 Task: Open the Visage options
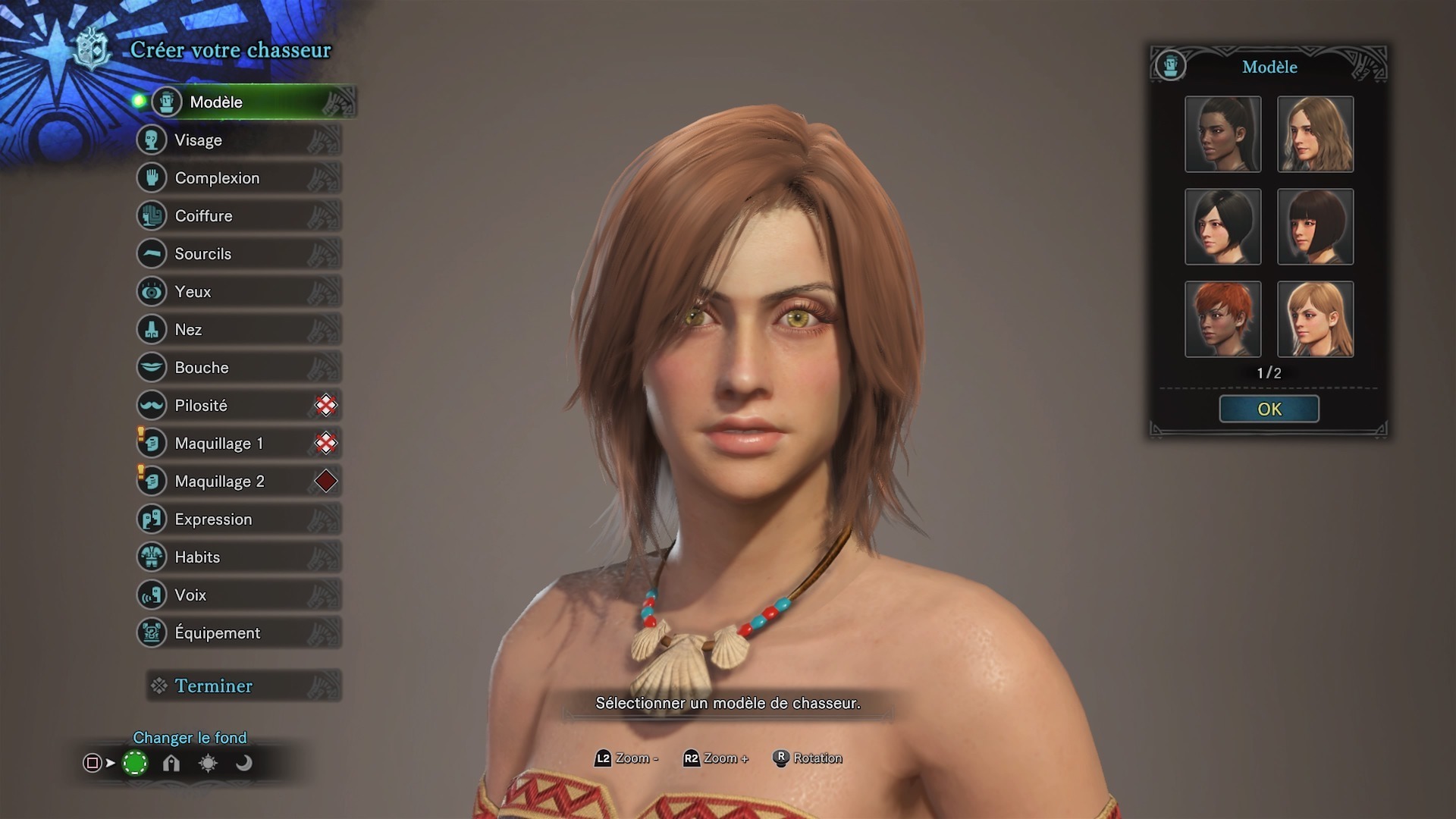(x=238, y=140)
